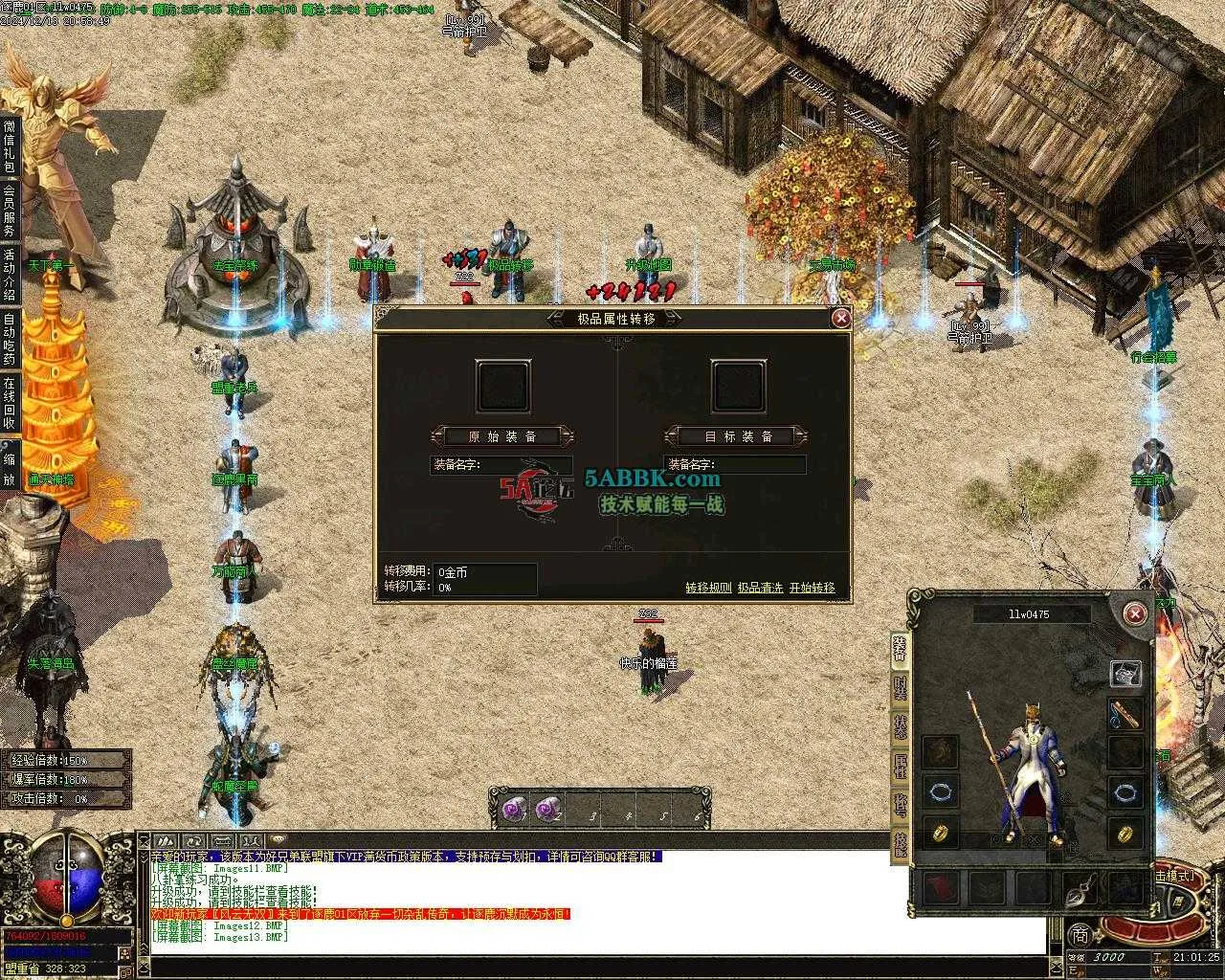This screenshot has width=1225, height=980.
Task: Close the llw0475 character panel
Action: coord(1134,613)
